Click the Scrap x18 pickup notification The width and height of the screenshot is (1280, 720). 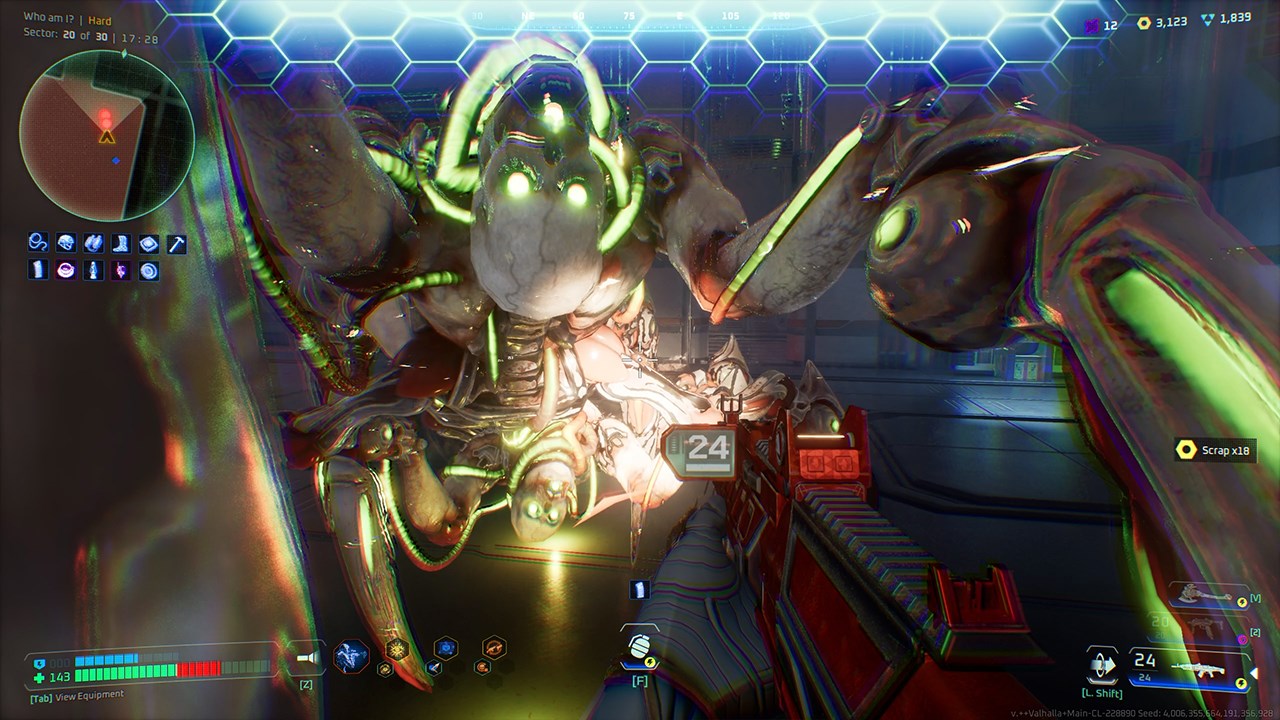click(1214, 450)
